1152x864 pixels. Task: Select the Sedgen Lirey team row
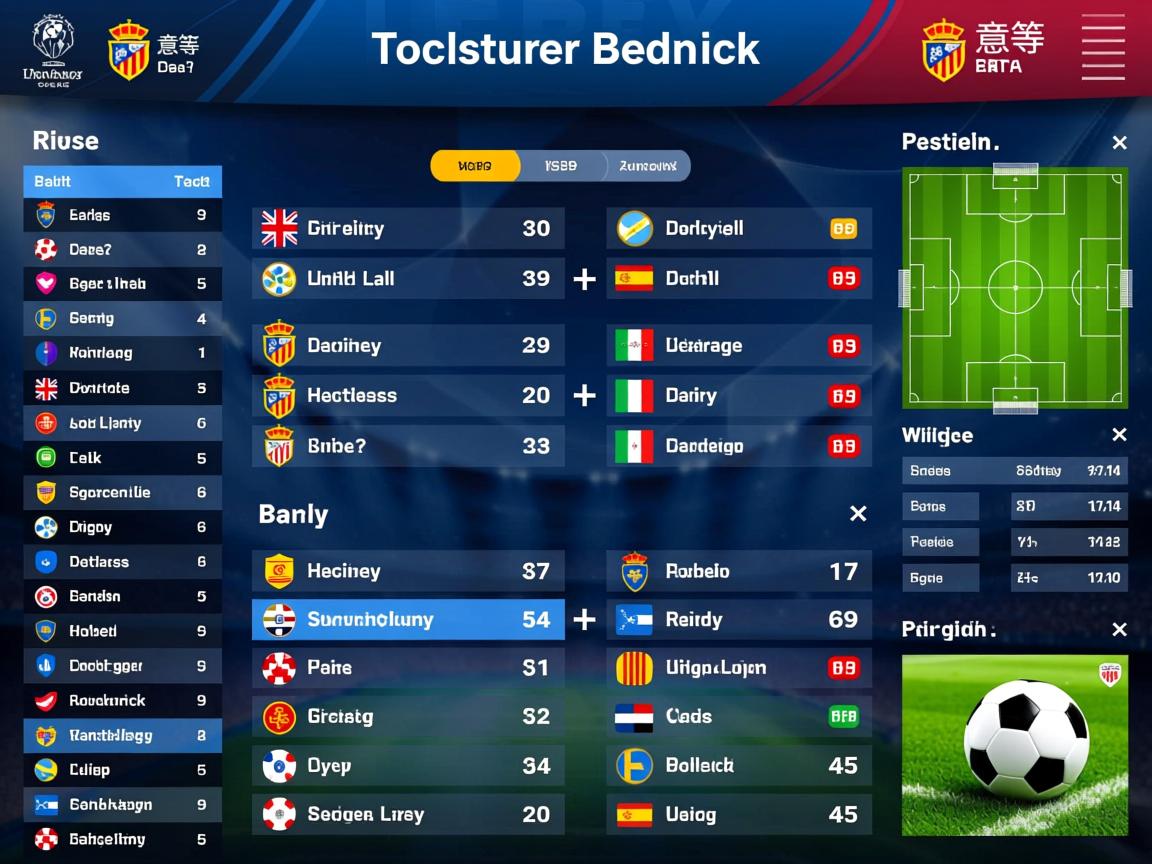(x=408, y=814)
